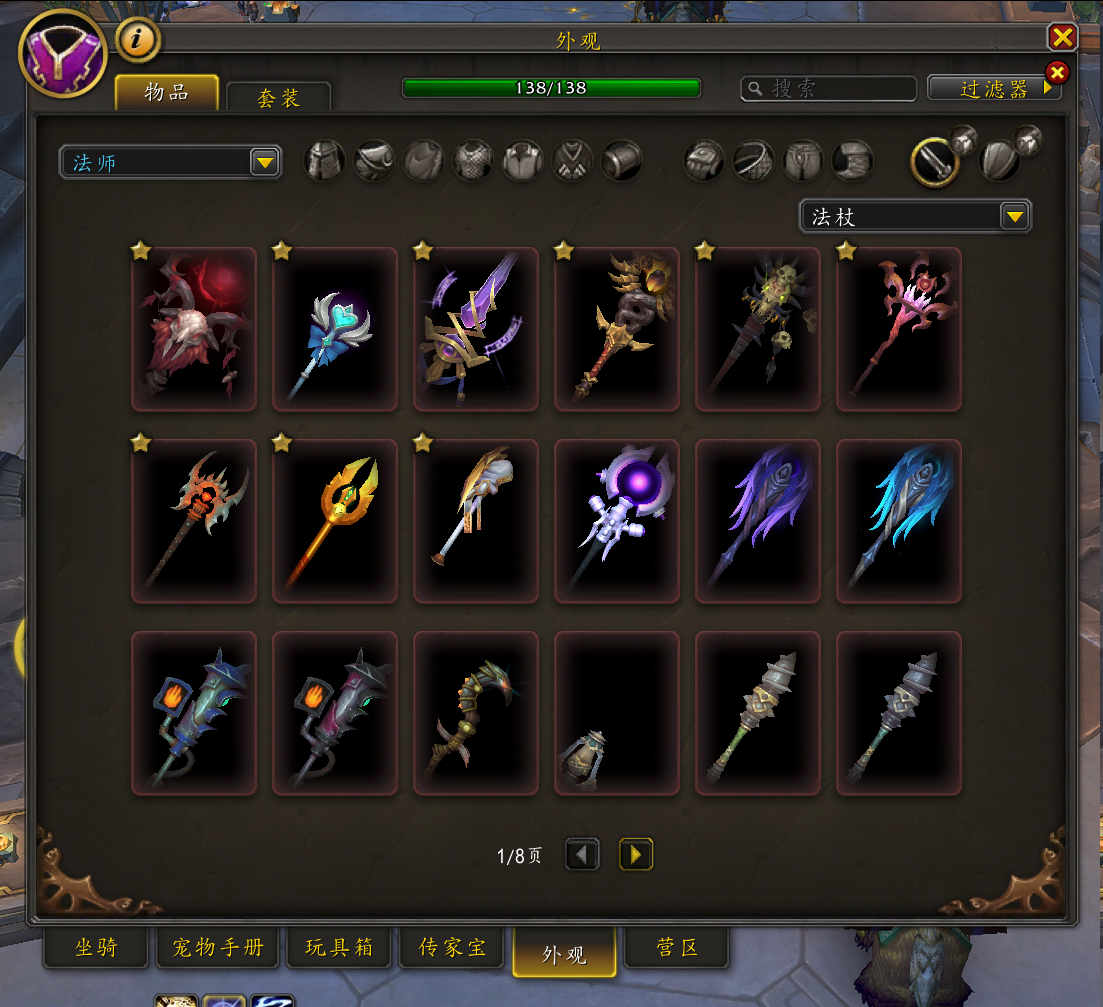Switch to the 套装 sets tab

(x=278, y=97)
